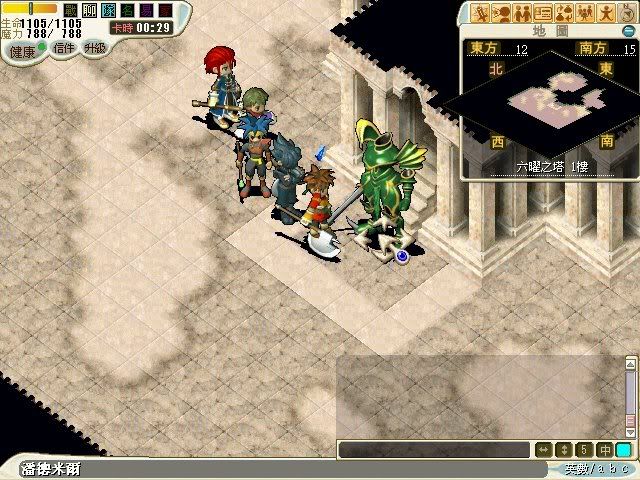Viewport: 640px width, 480px height.
Task: Open the name card icon in menu bar
Action: [x=544, y=13]
